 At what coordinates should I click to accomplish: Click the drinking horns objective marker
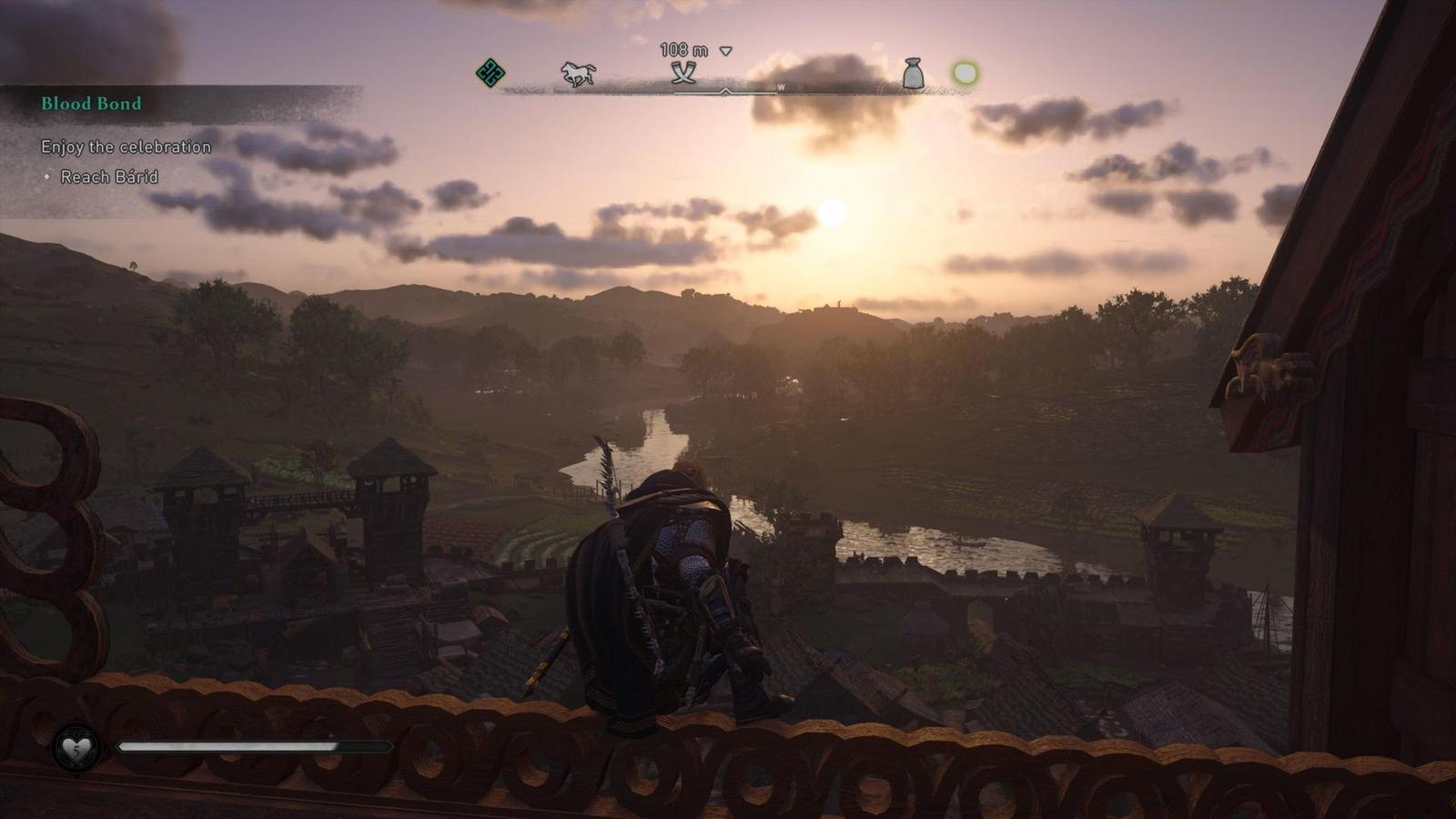point(683,73)
